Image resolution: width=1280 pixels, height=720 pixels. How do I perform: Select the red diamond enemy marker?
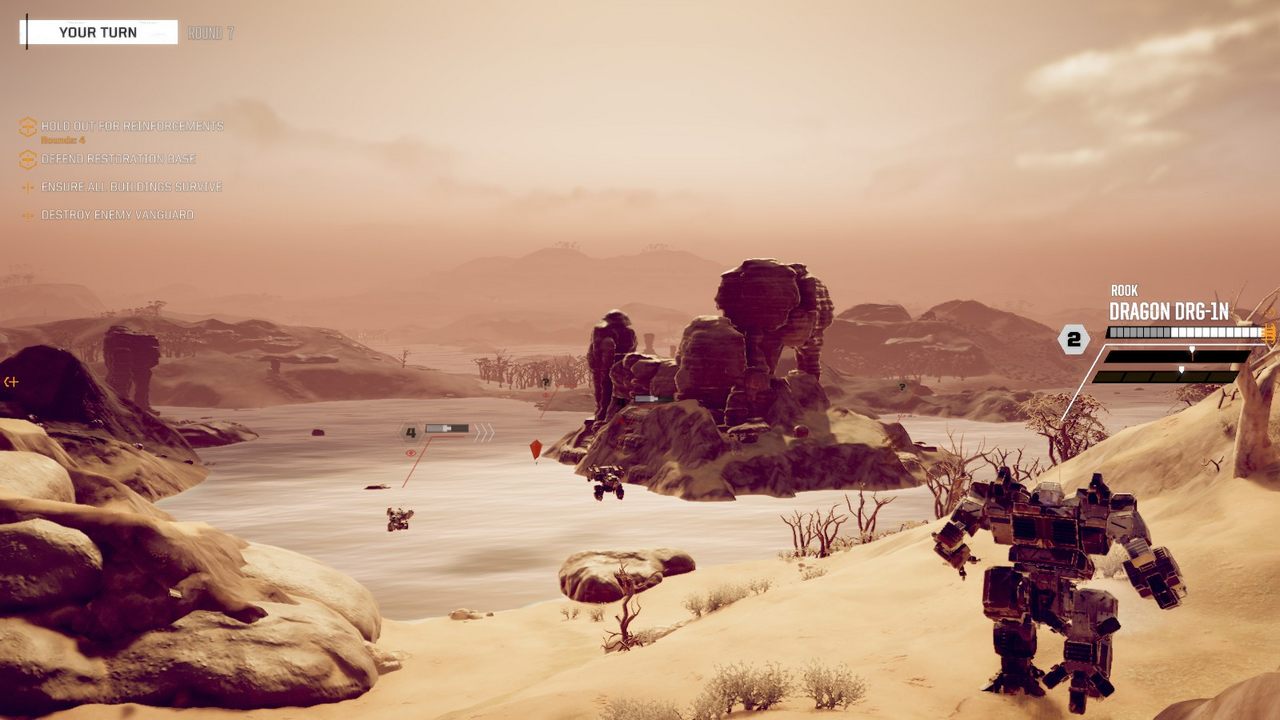tap(536, 450)
